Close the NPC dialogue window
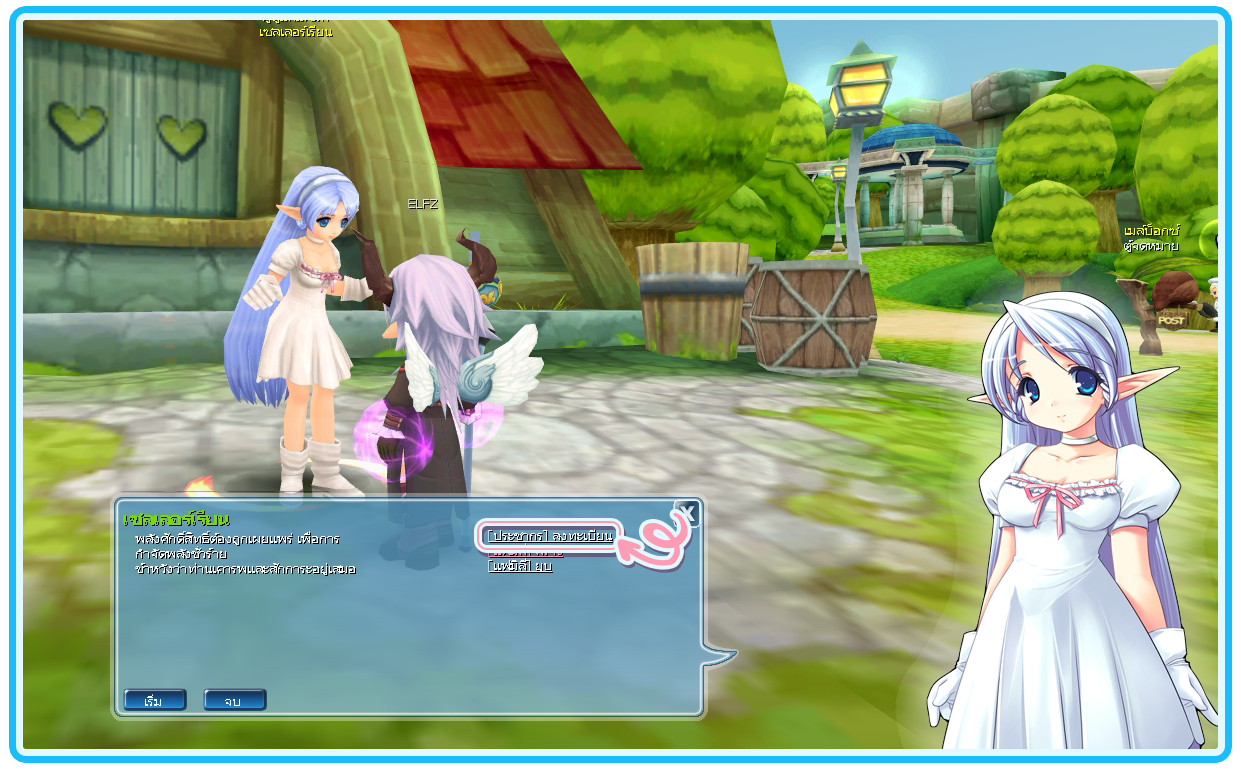The width and height of the screenshot is (1241, 774). (687, 514)
